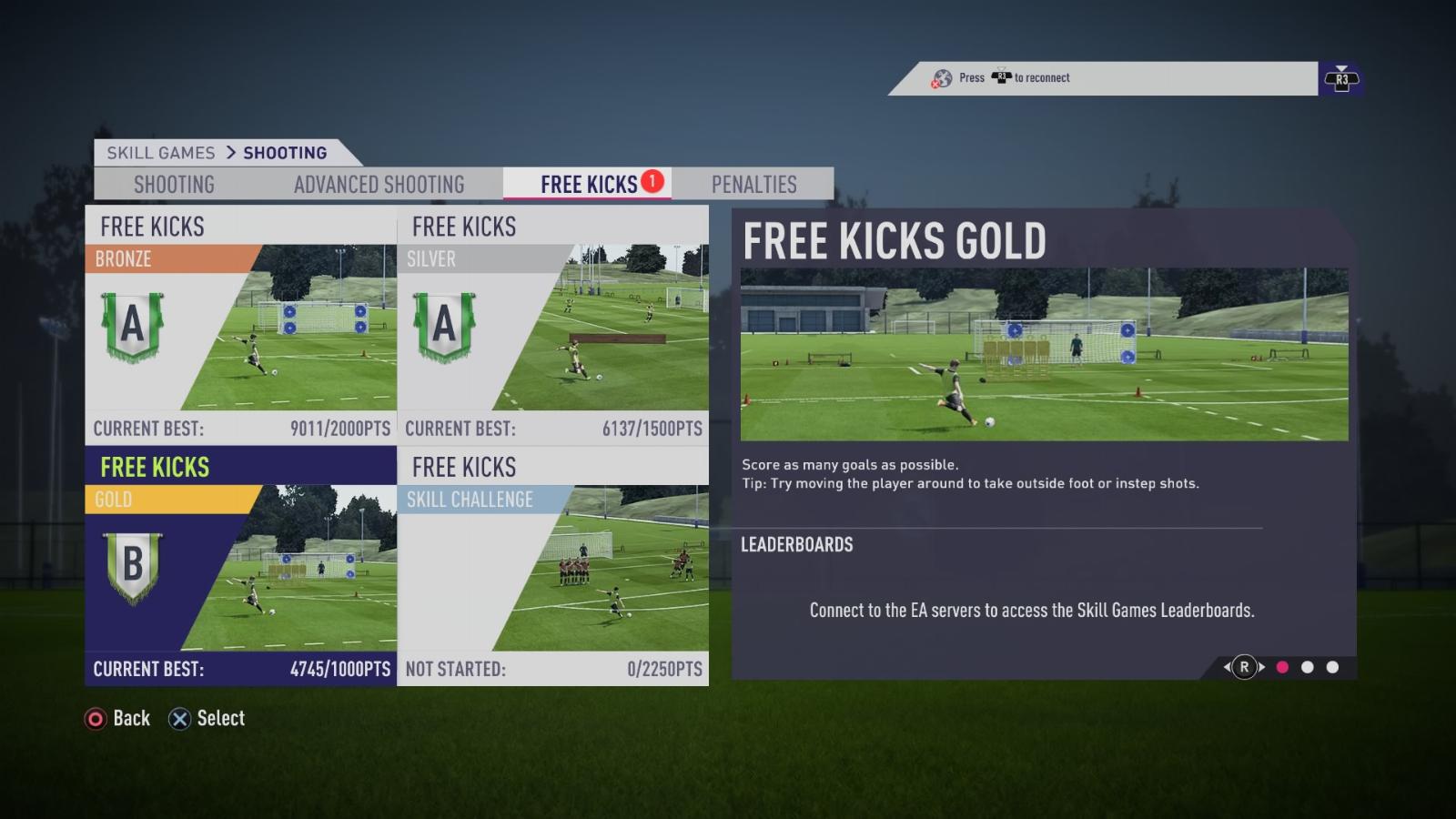Start the Free Kicks Gold skill game

pos(241,566)
